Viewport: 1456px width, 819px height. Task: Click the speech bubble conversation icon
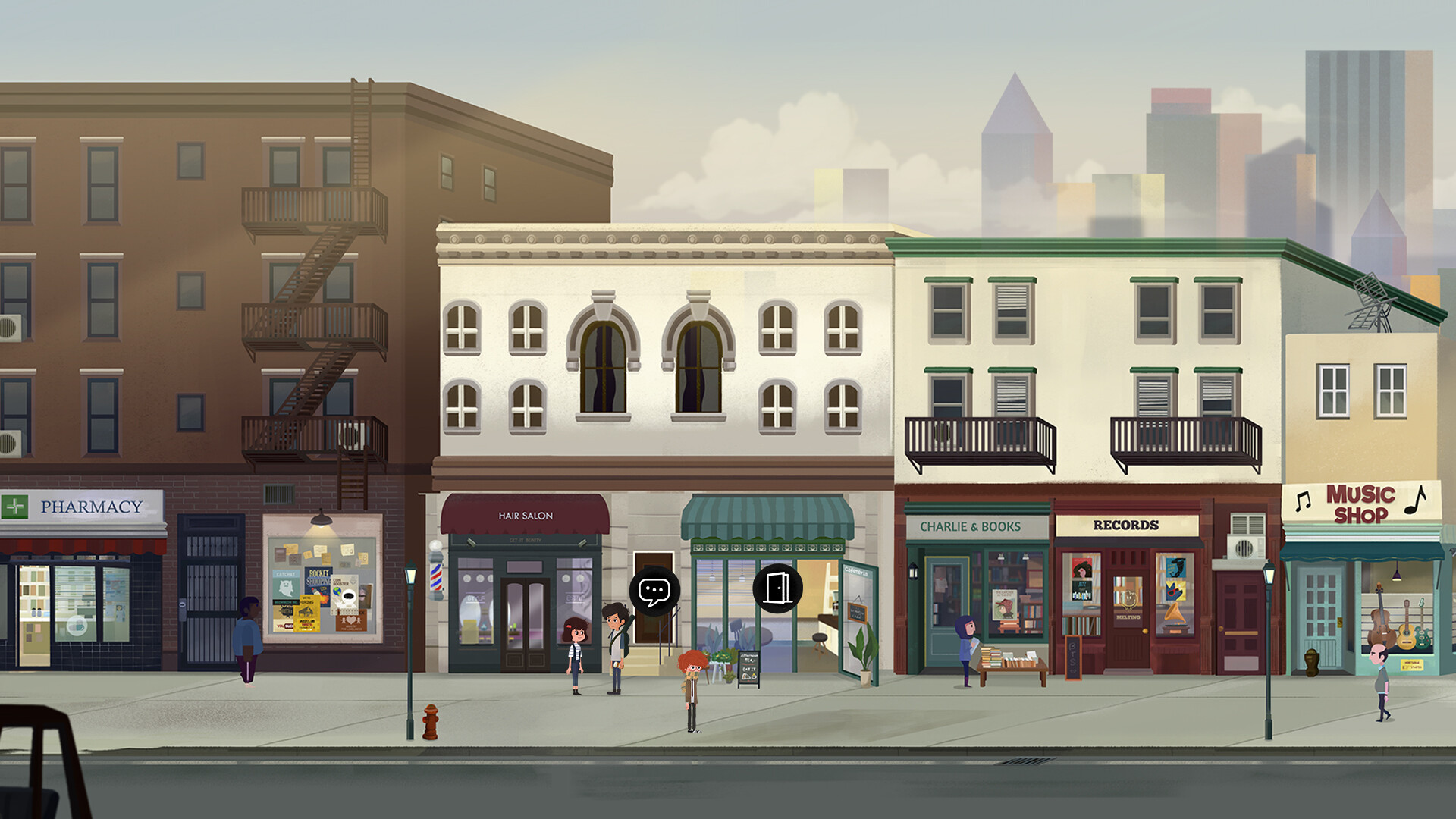[x=655, y=591]
